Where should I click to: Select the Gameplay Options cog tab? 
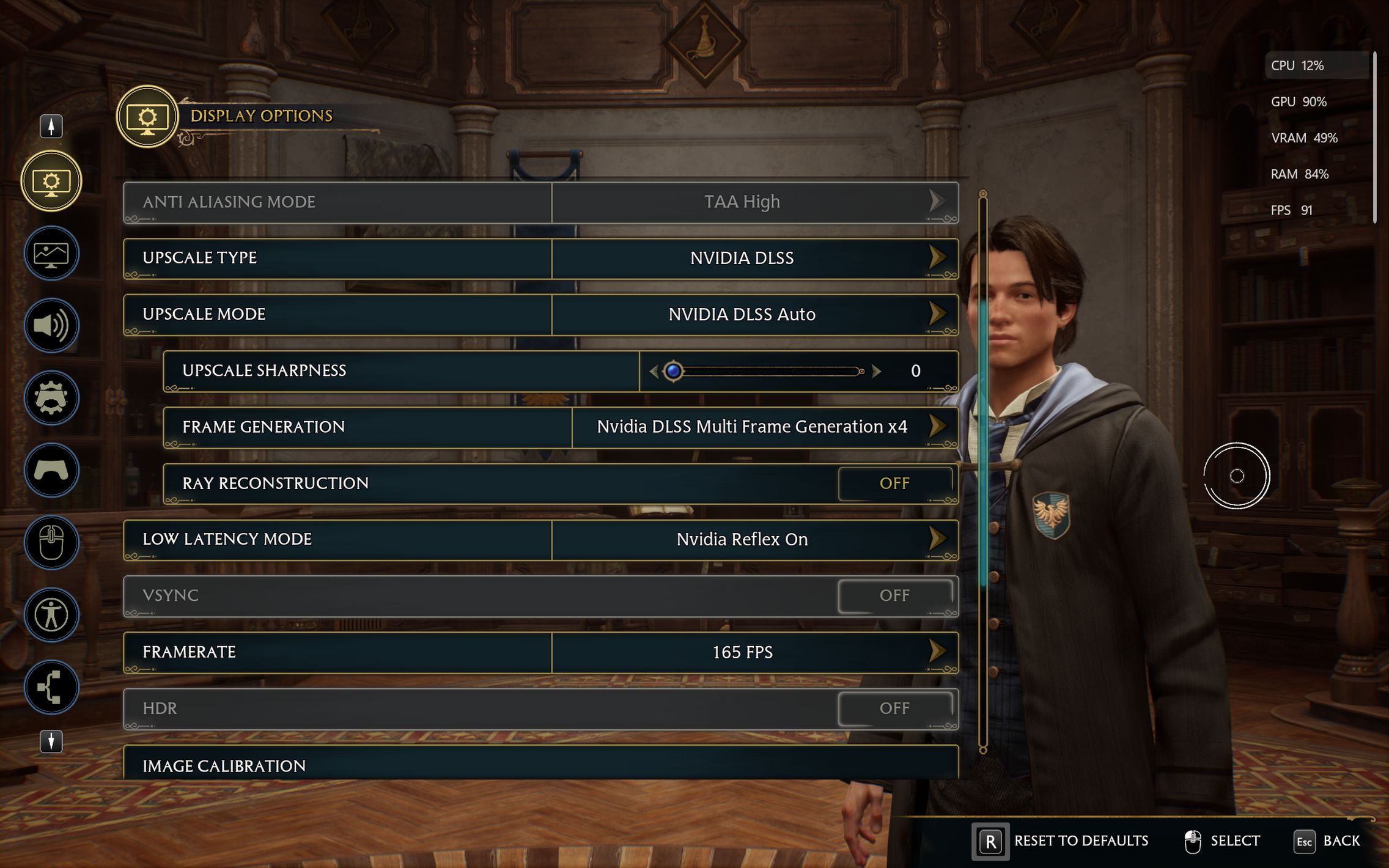[x=51, y=398]
